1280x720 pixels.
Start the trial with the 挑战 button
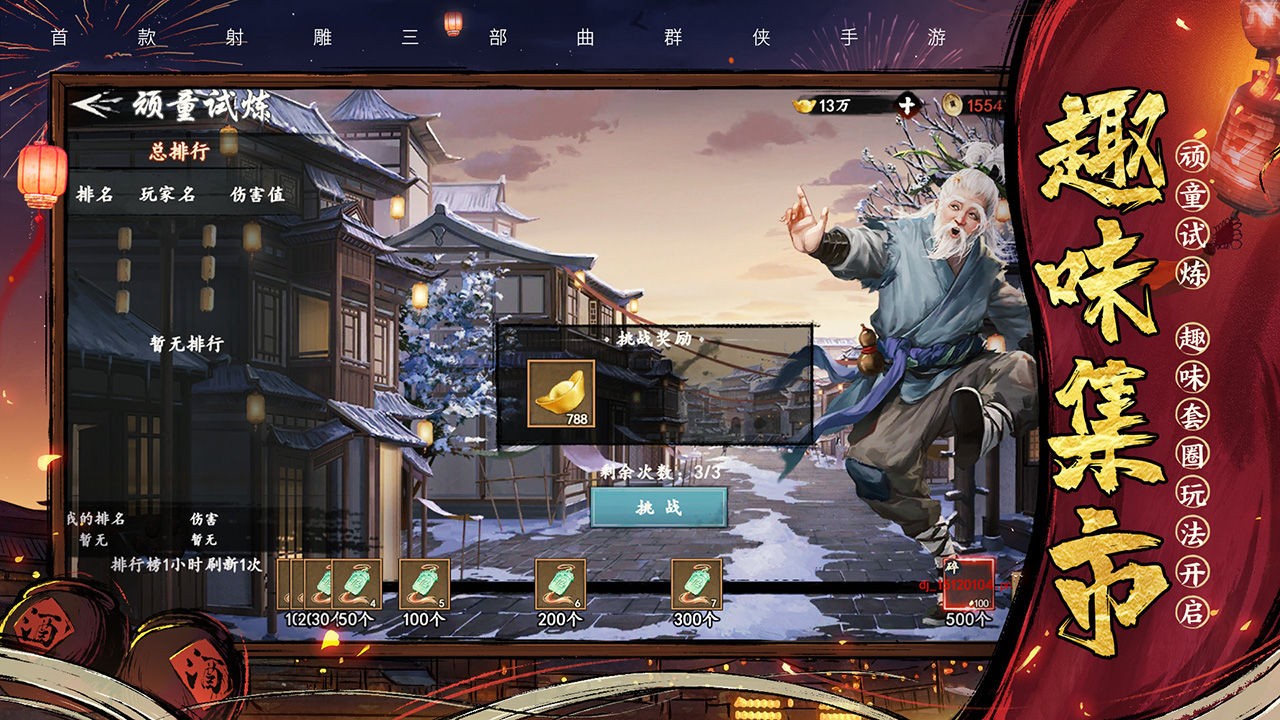[658, 507]
